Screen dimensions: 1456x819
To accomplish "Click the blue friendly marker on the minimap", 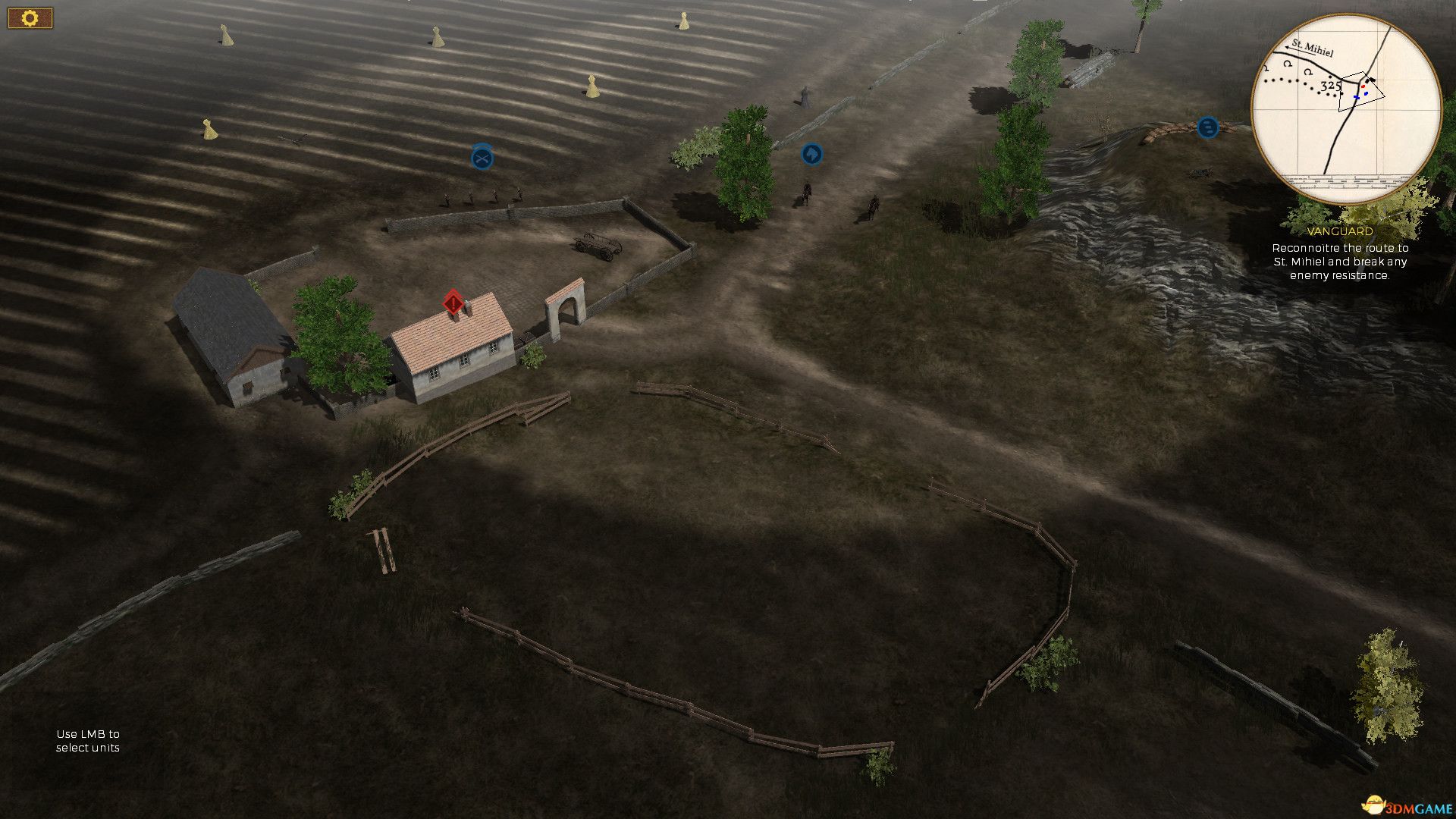I will [1357, 97].
